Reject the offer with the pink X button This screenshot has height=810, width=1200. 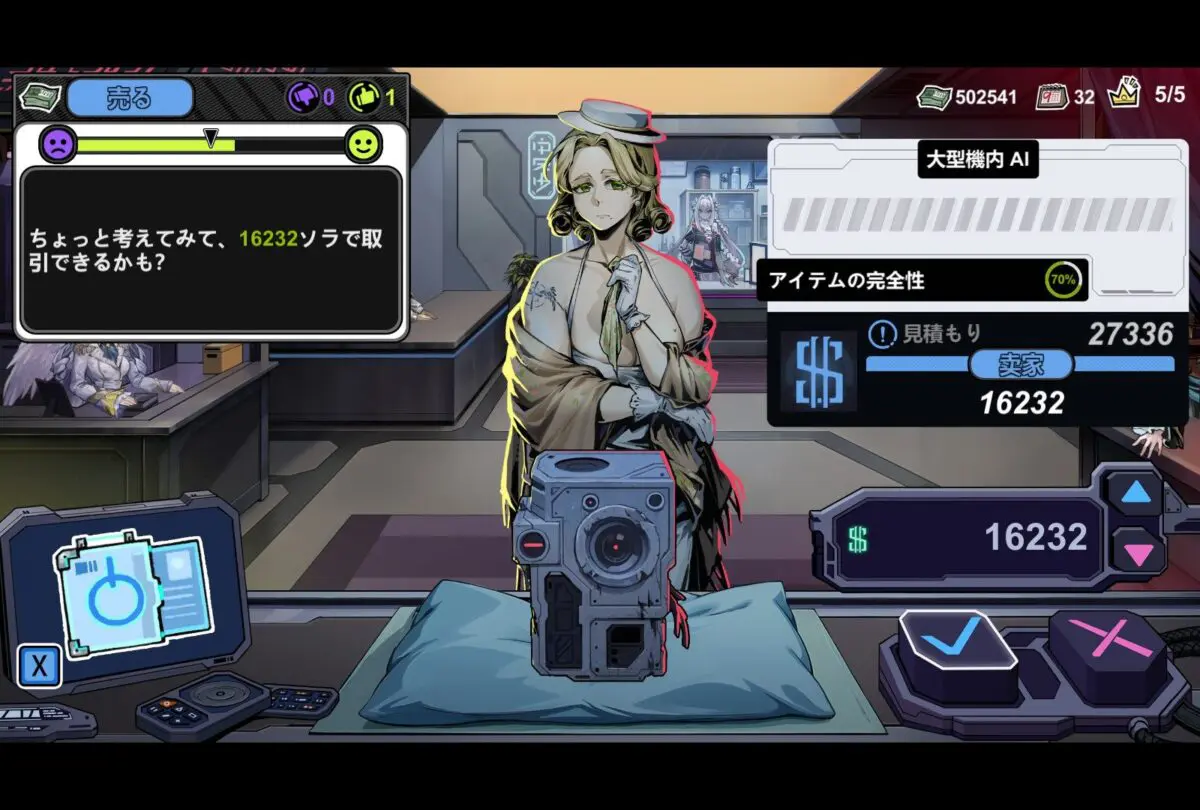pos(1107,641)
